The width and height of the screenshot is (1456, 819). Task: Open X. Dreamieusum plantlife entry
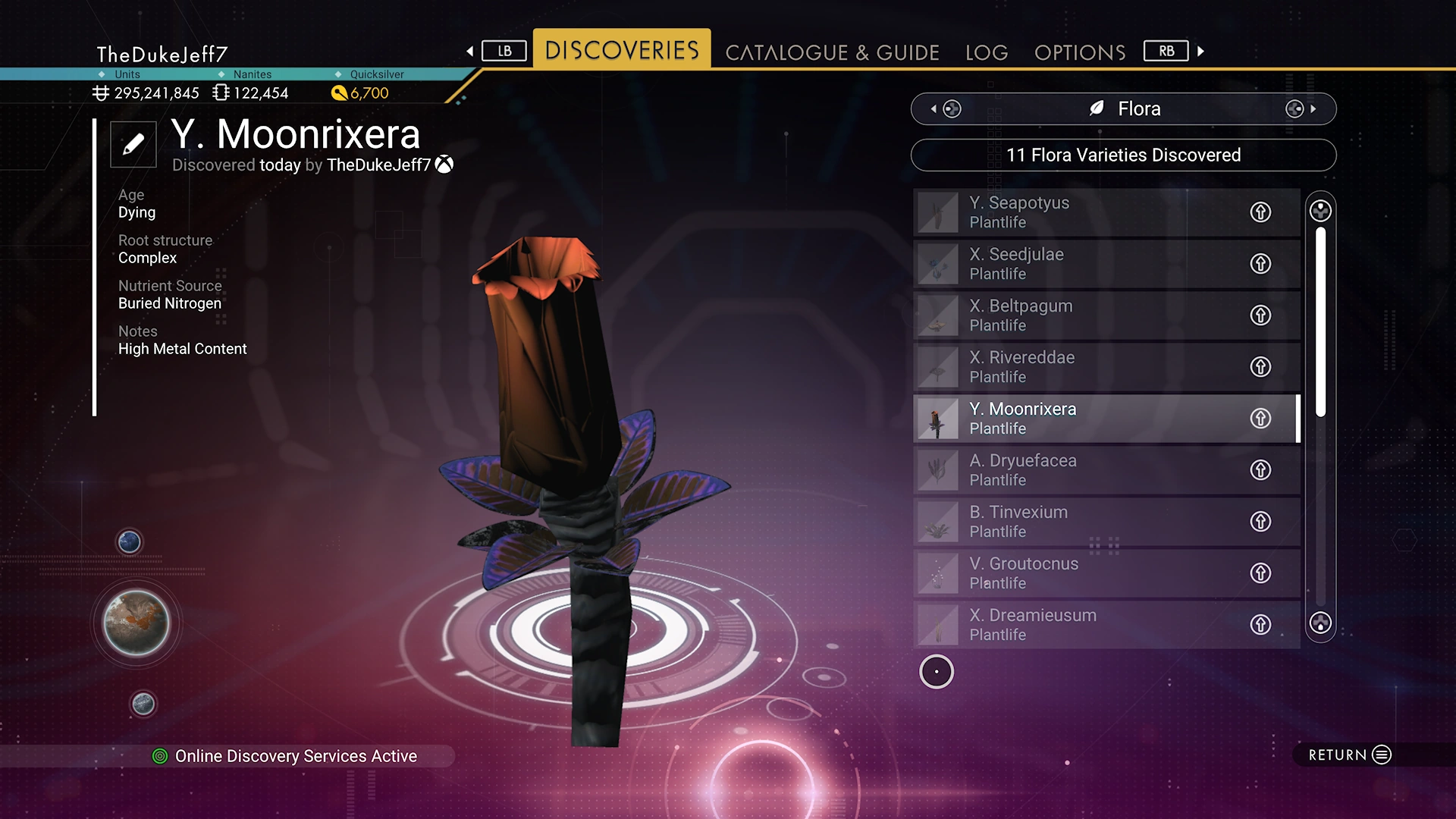click(1077, 625)
